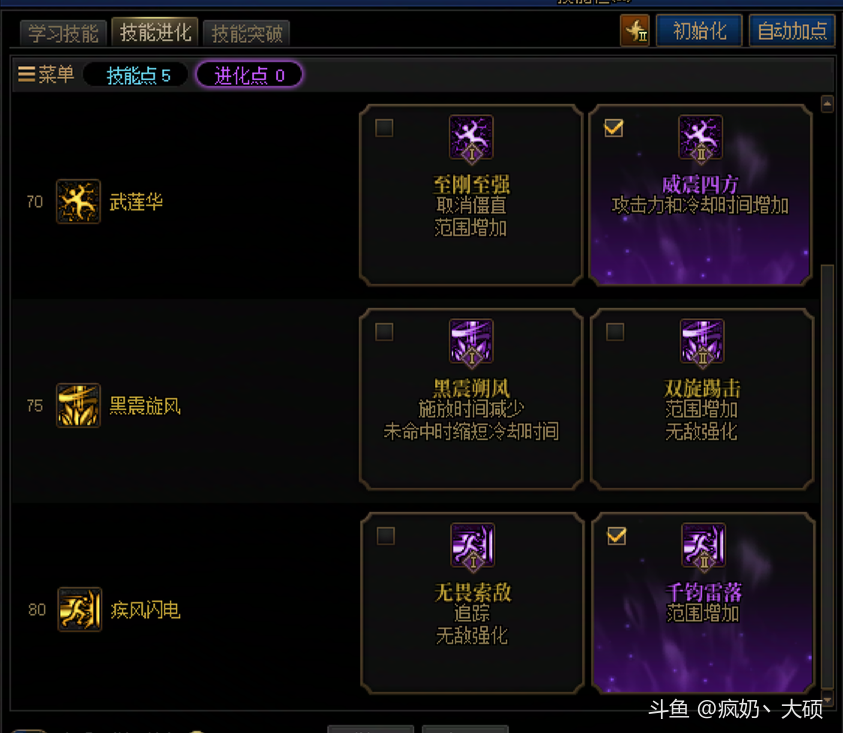
Task: Uncheck the 威震四方 evolution checkbox
Action: coord(614,128)
